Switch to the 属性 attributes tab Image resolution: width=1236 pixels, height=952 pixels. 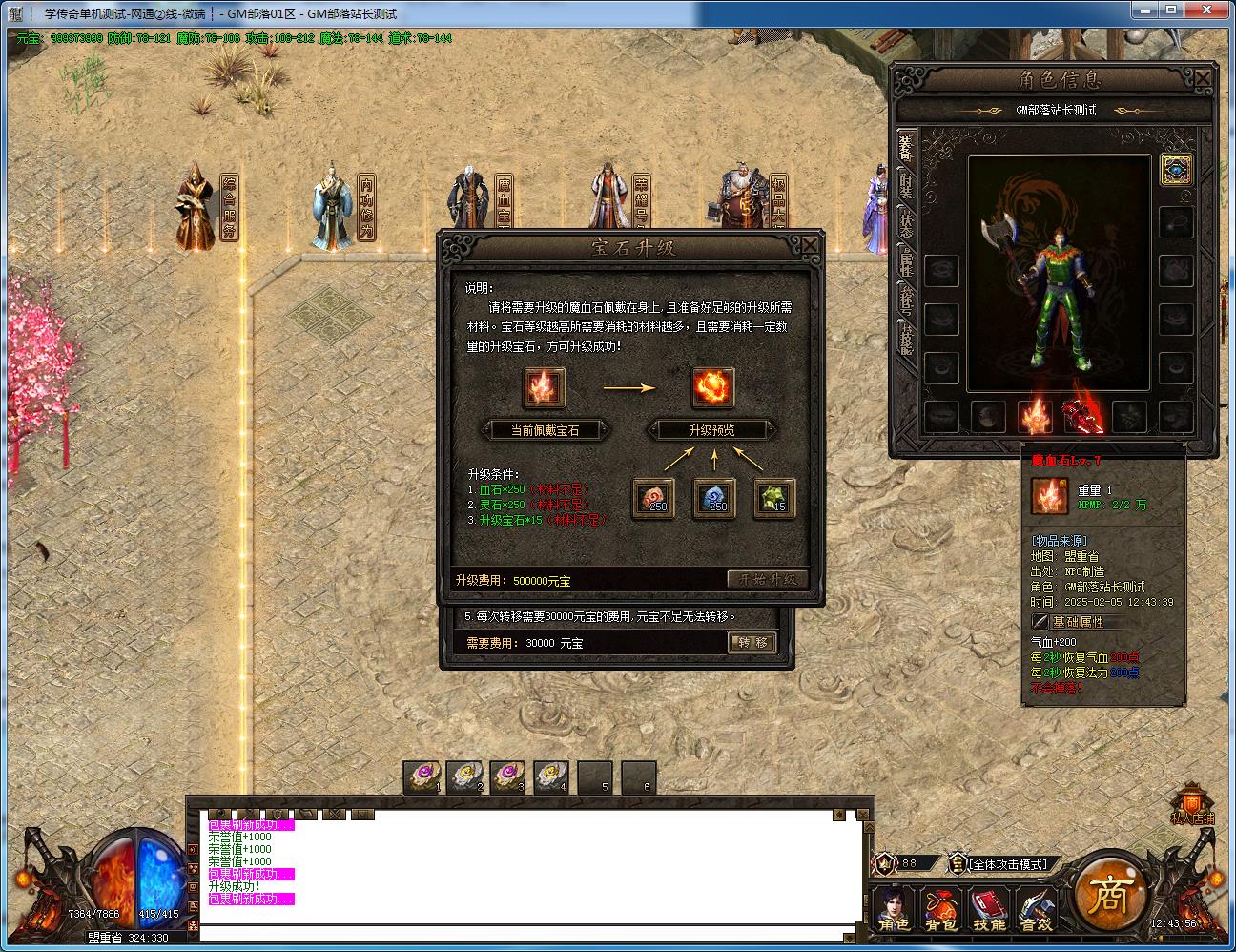click(x=905, y=260)
